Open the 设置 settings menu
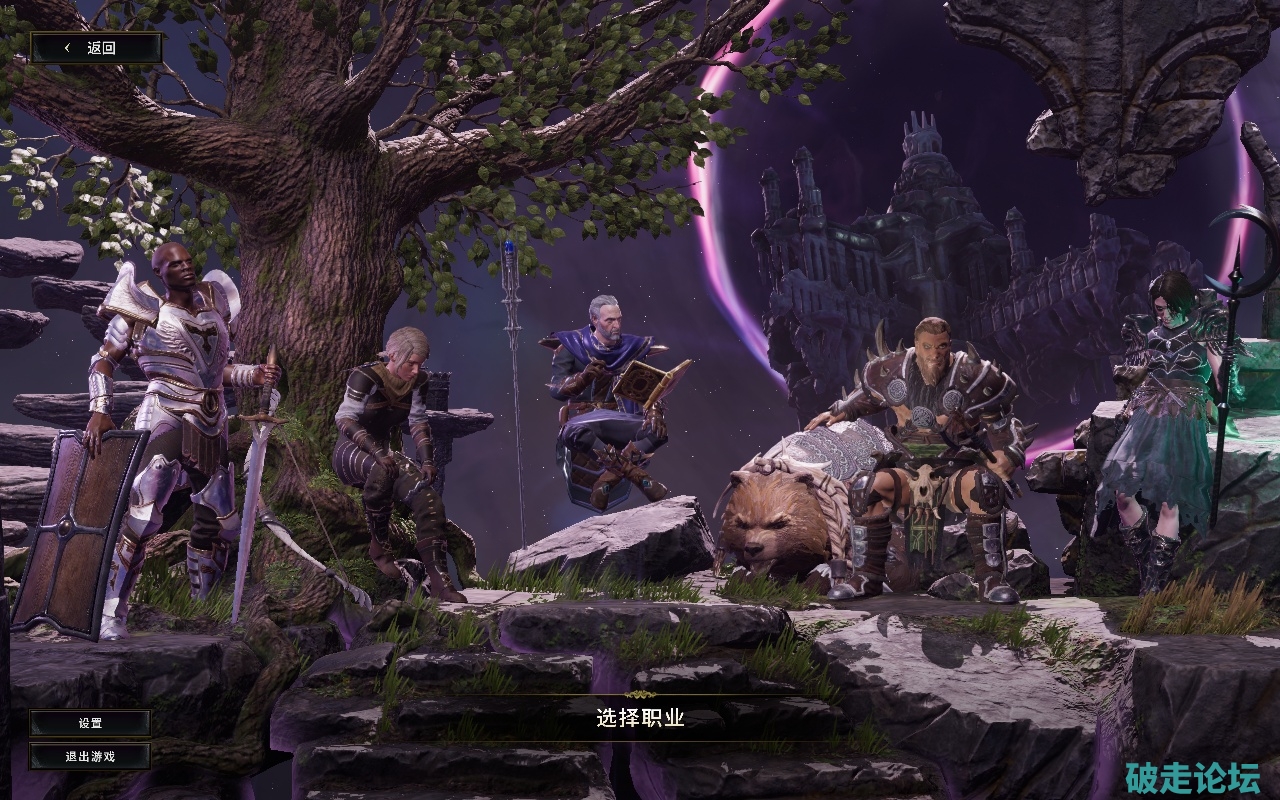Viewport: 1280px width, 800px height. click(90, 723)
